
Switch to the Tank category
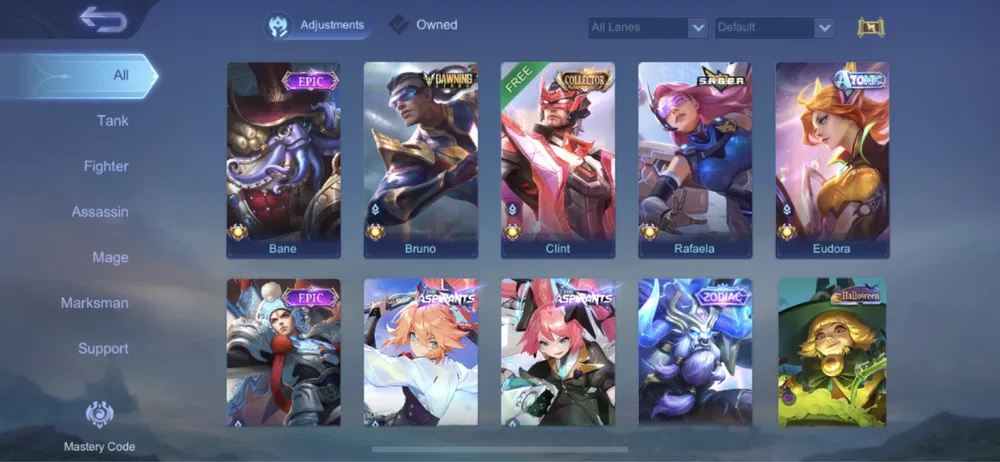112,121
